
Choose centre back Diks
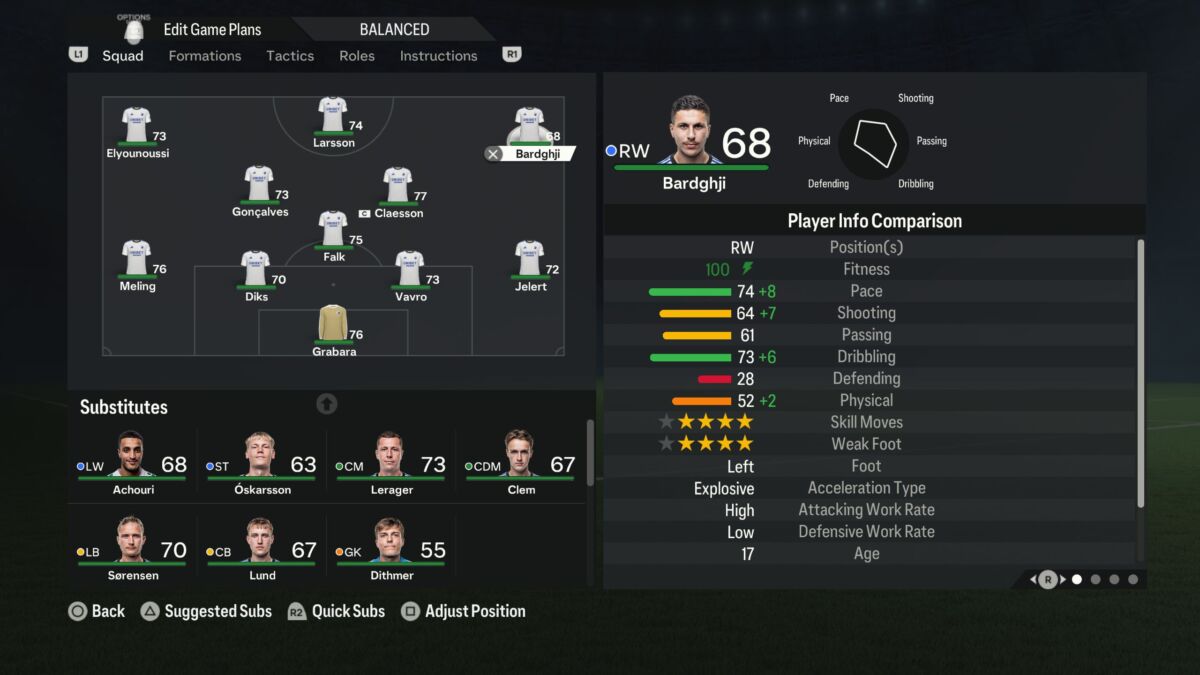pyautogui.click(x=256, y=270)
